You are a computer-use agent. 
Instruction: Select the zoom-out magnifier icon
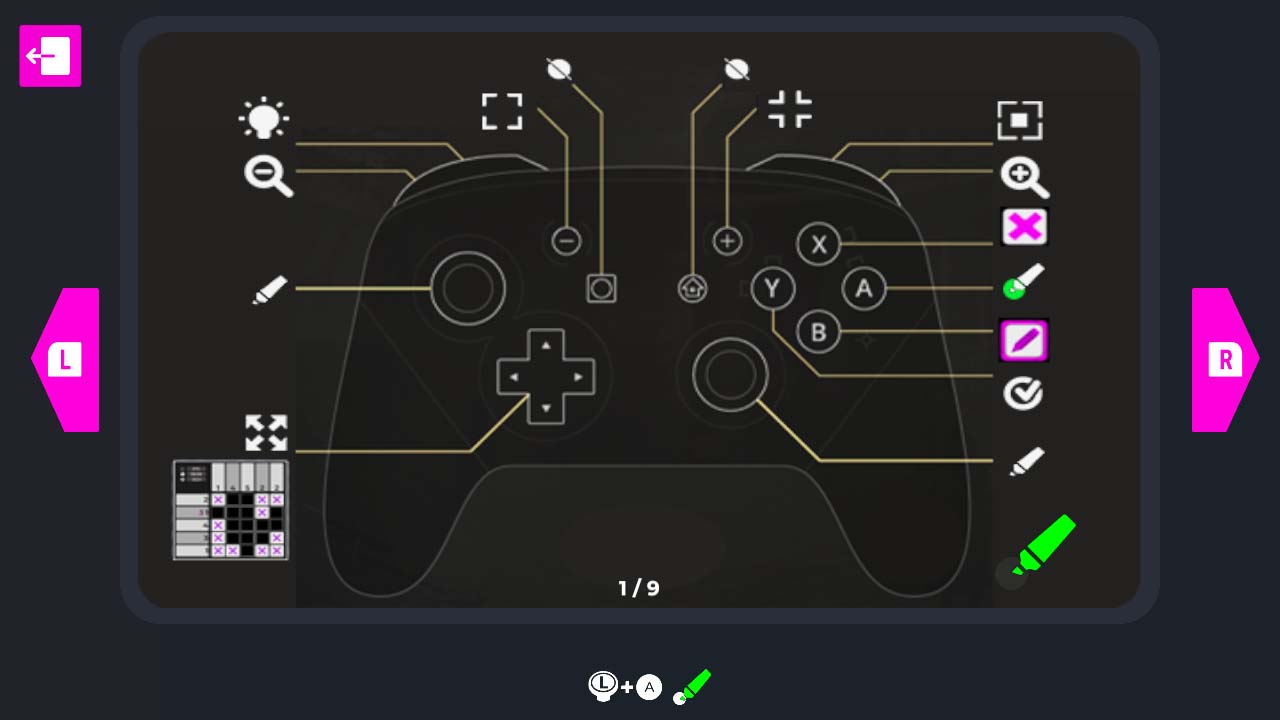[x=266, y=177]
